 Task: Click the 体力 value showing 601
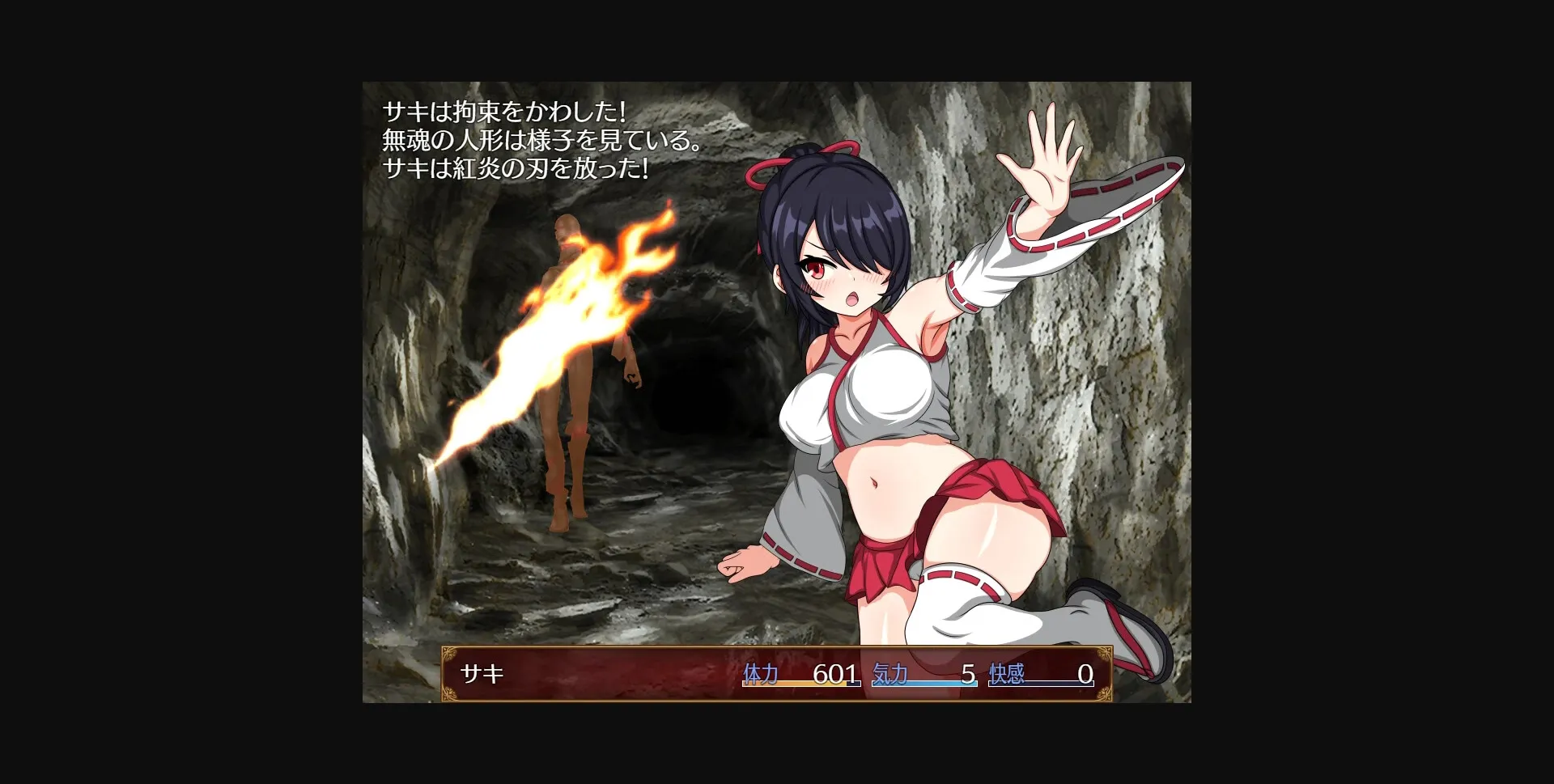point(834,672)
